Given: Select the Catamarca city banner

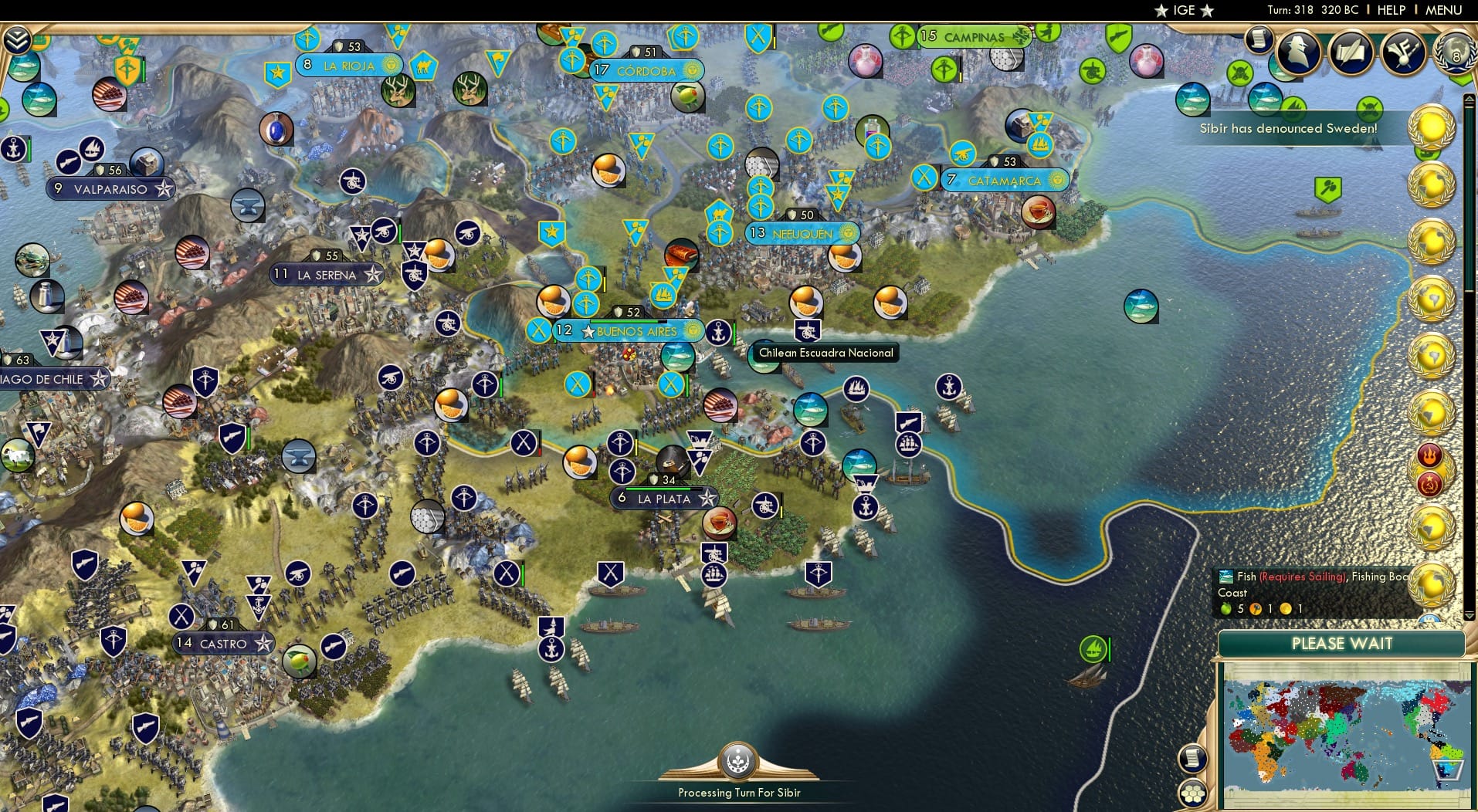Looking at the screenshot, I should (x=1004, y=179).
